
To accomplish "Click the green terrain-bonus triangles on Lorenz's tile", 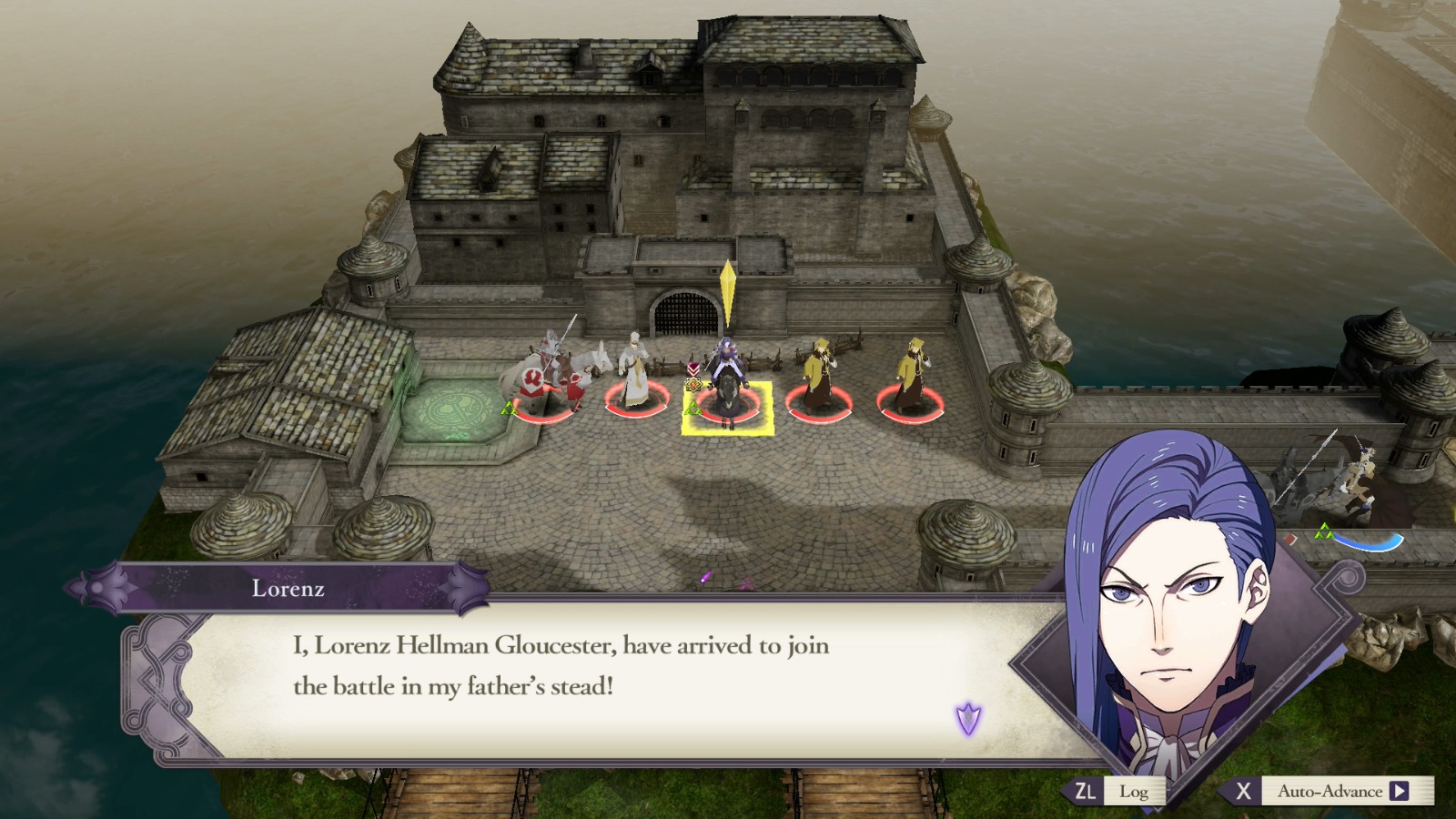I will pos(694,409).
